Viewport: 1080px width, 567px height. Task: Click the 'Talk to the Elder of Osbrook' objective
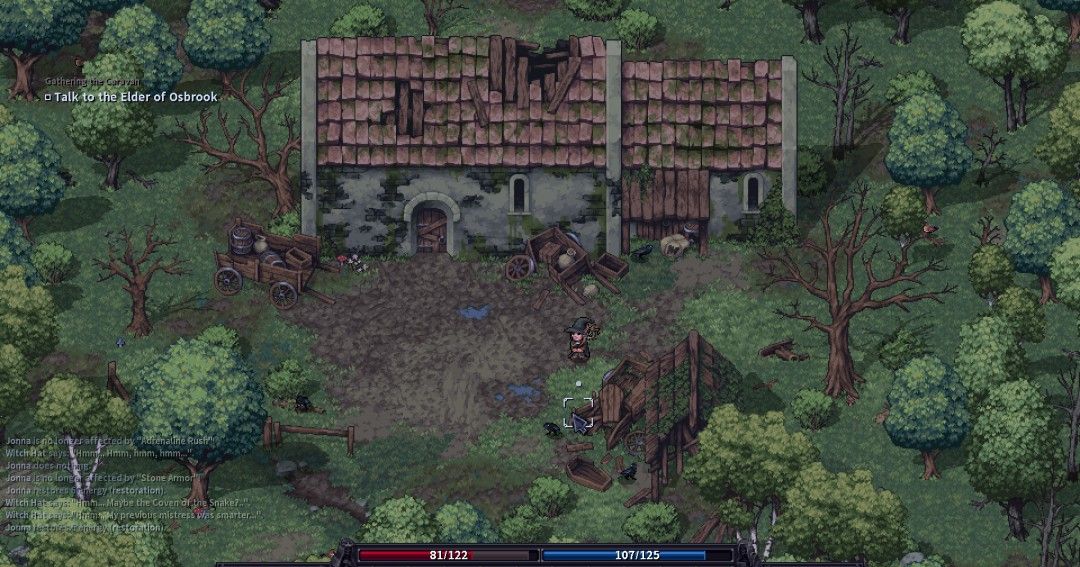pos(137,97)
